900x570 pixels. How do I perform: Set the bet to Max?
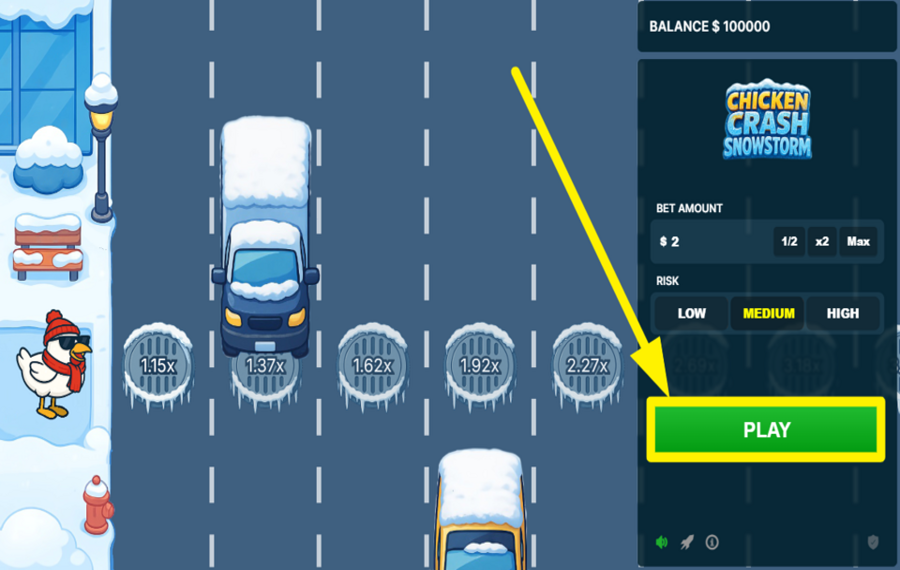coord(858,242)
